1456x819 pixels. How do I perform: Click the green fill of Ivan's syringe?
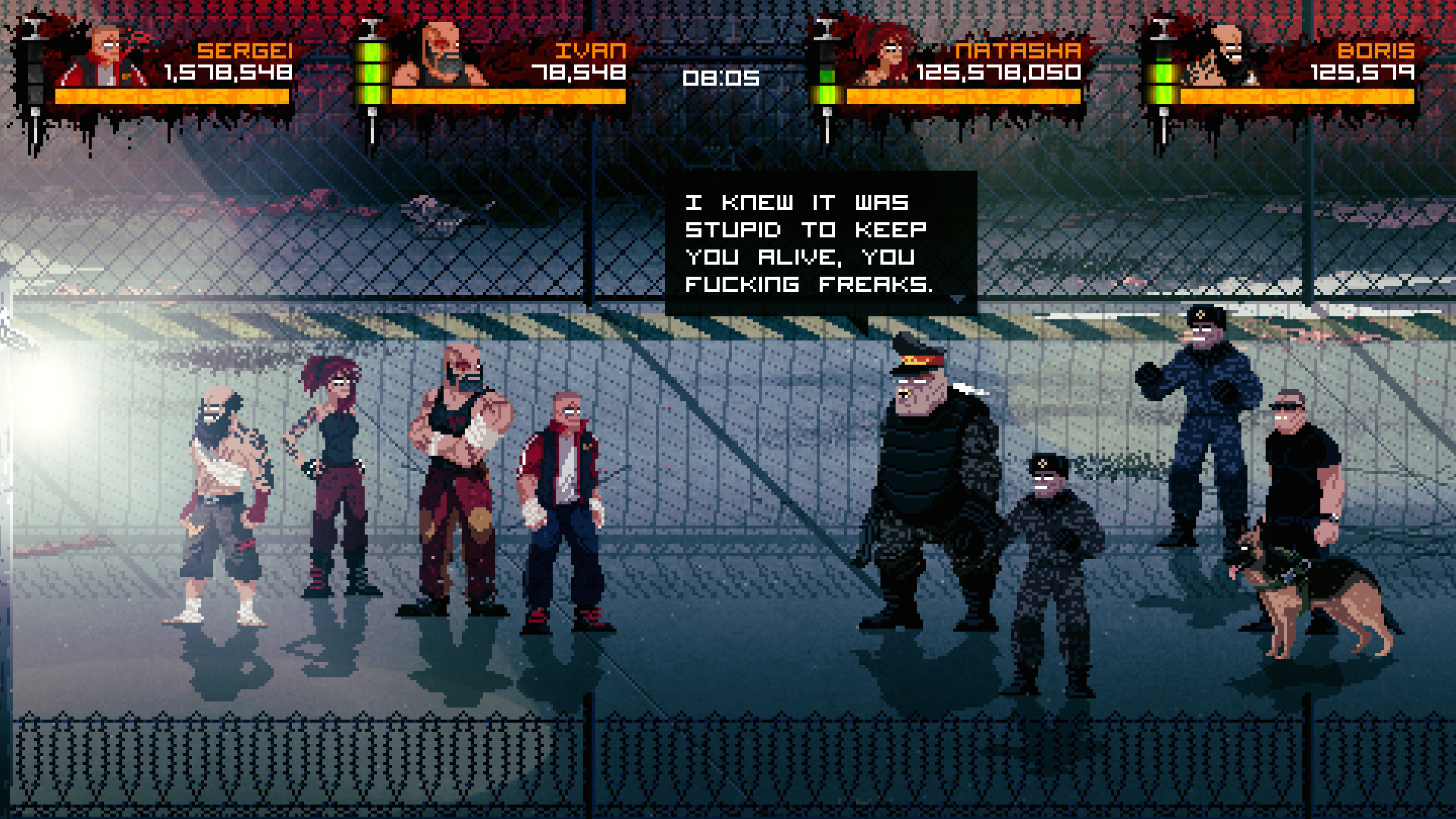[372, 72]
